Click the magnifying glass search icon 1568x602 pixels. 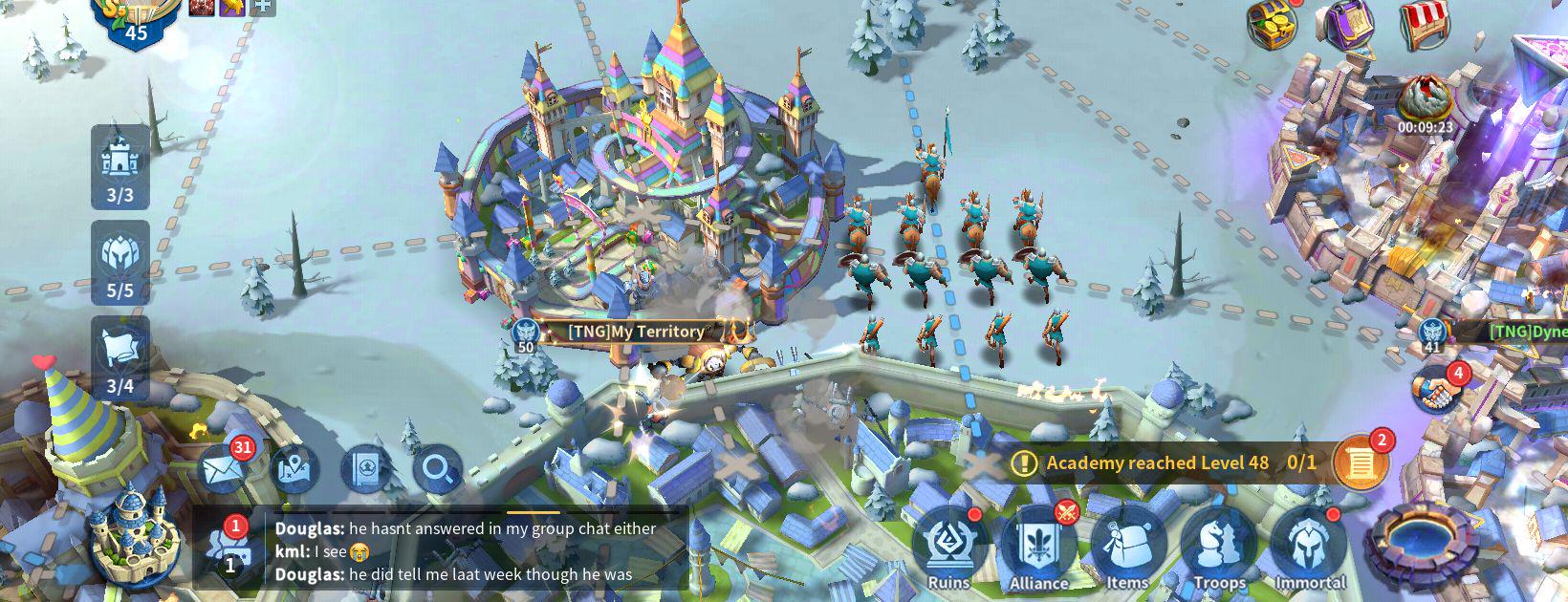click(438, 469)
